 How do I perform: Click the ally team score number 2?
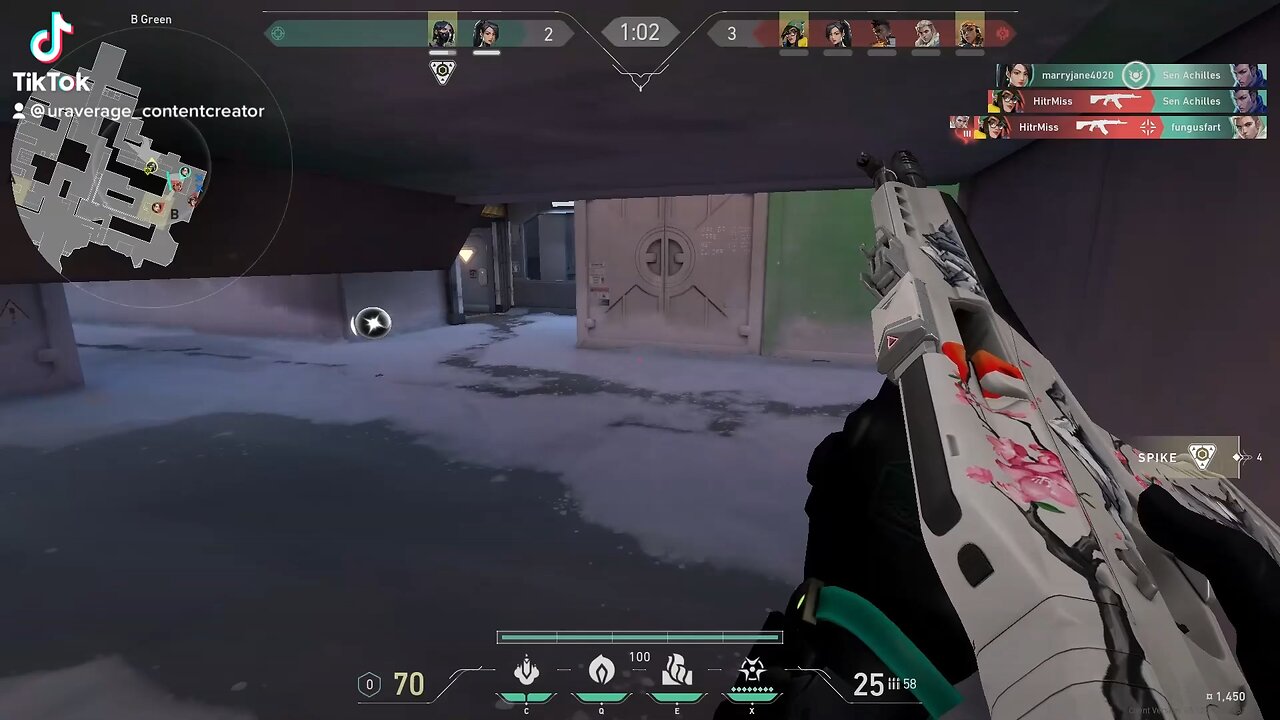[548, 33]
